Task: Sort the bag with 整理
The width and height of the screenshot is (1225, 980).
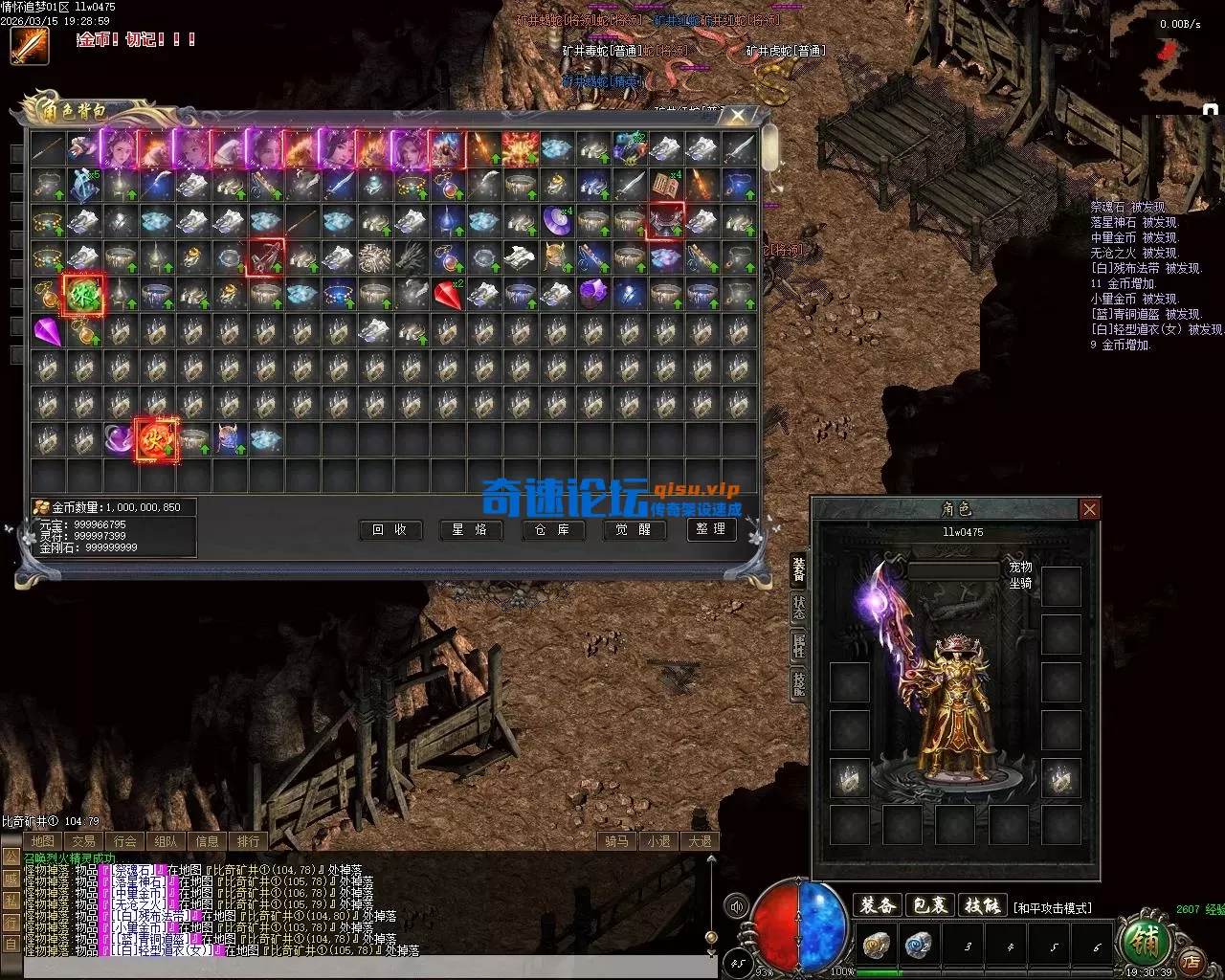Action: pyautogui.click(x=712, y=529)
